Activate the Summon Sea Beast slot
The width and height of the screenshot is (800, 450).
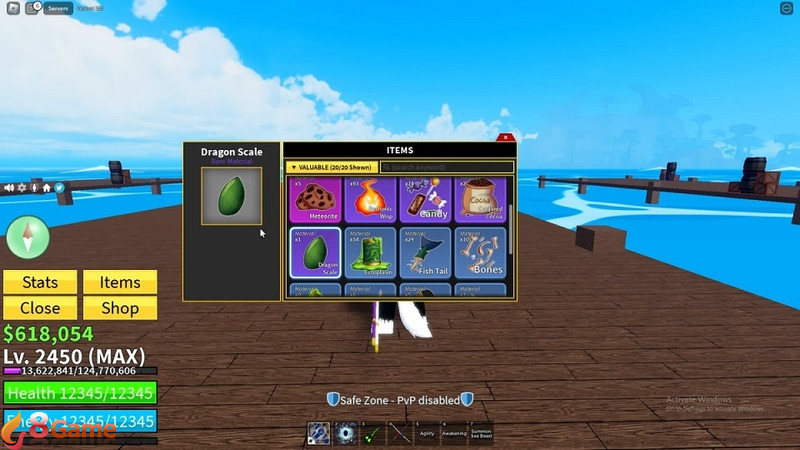[484, 433]
